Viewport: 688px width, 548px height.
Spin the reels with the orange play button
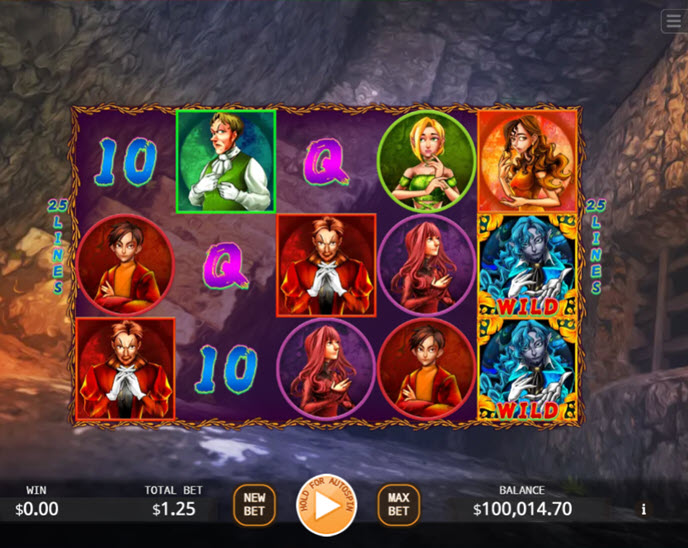pos(325,505)
